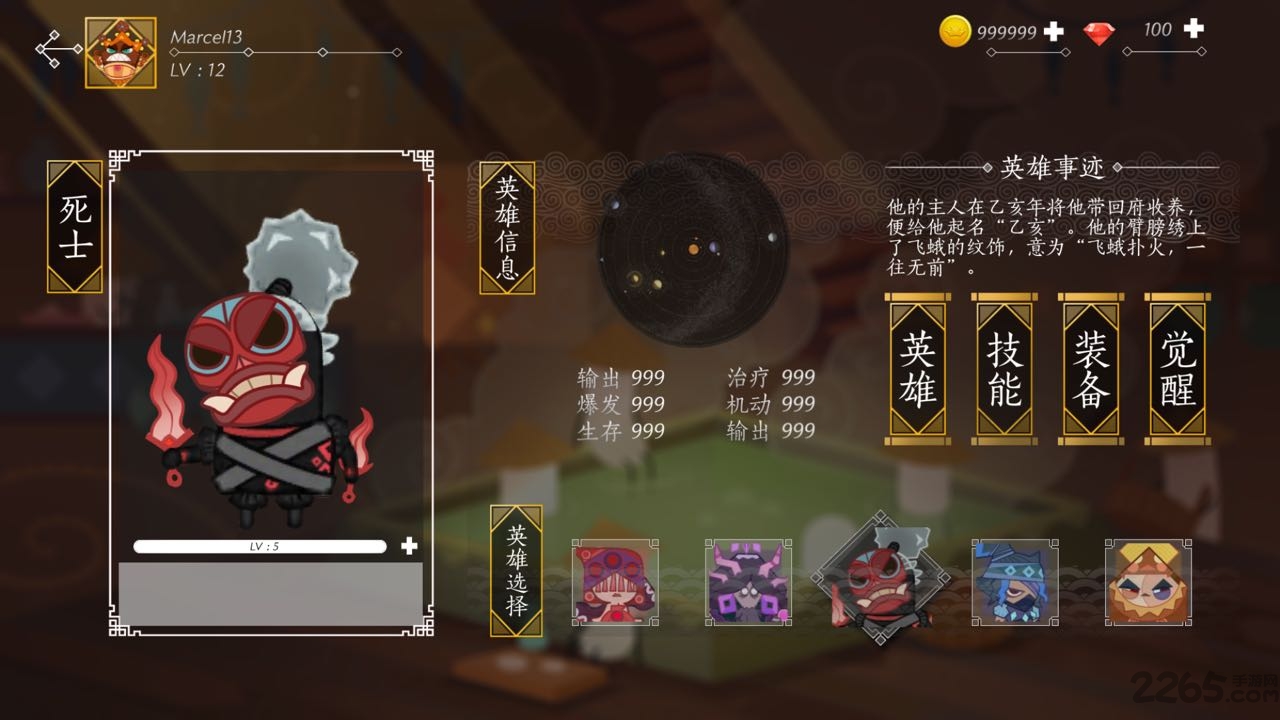Click the 英雄 hero banner button
Image resolution: width=1280 pixels, height=720 pixels.
[916, 367]
